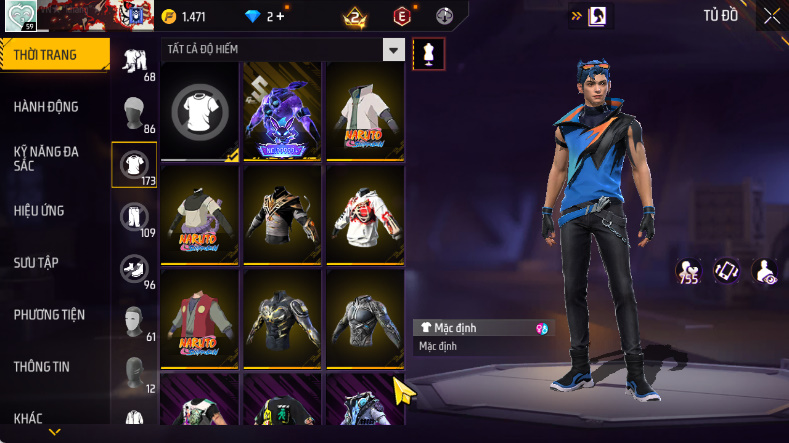The image size is (789, 443).
Task: Add diamonds with the plus button
Action: (280, 17)
